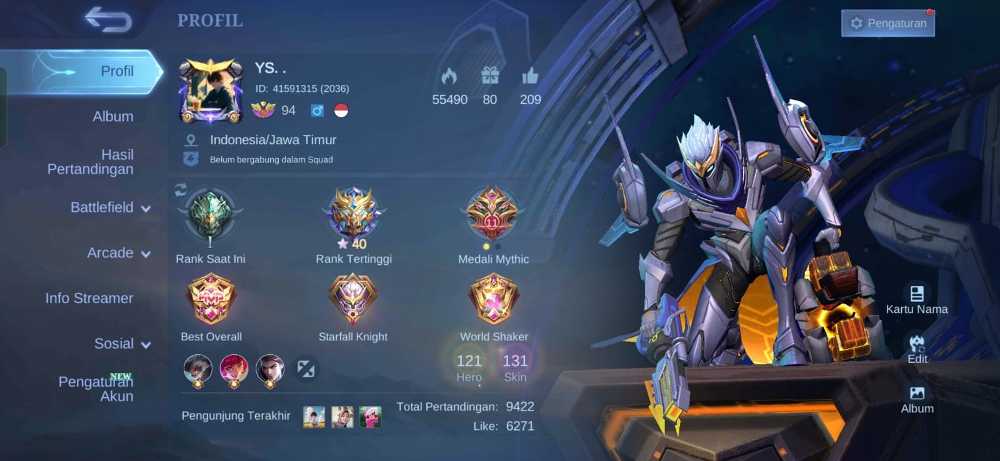
Task: Select the World Shaker badge
Action: click(494, 300)
